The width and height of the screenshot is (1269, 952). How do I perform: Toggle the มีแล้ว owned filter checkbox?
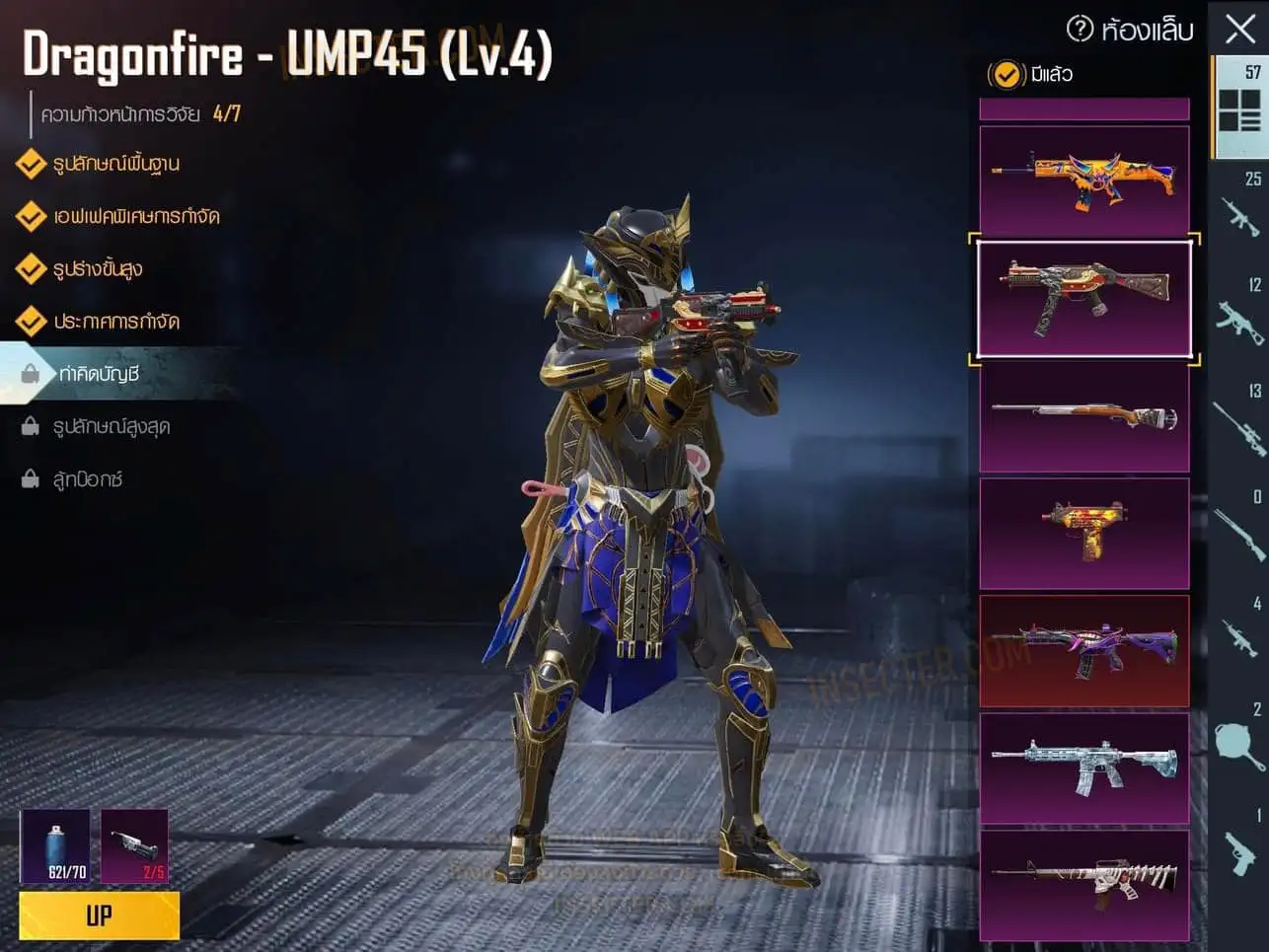pyautogui.click(x=1006, y=74)
